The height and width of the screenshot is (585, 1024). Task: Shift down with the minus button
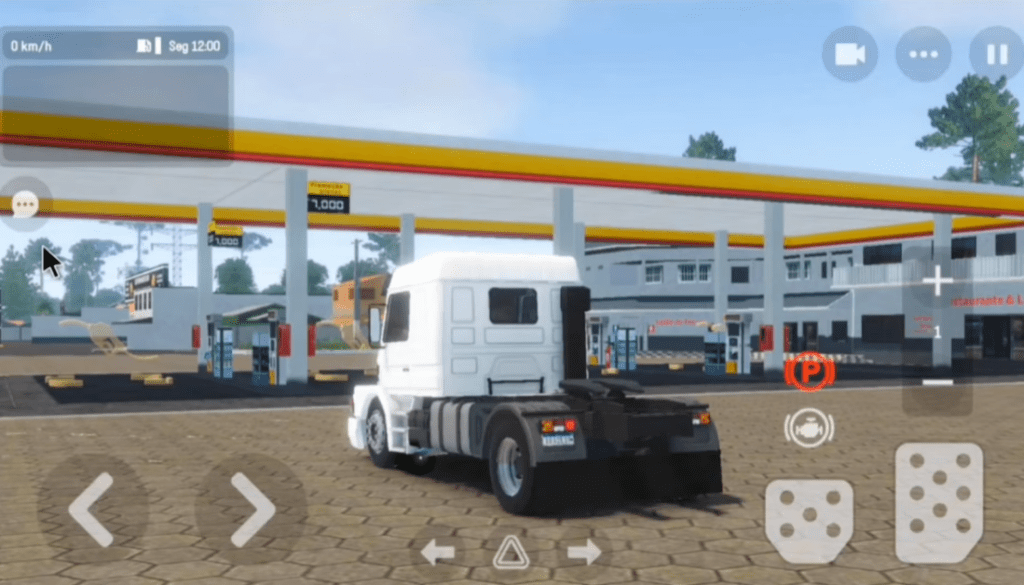tap(937, 383)
